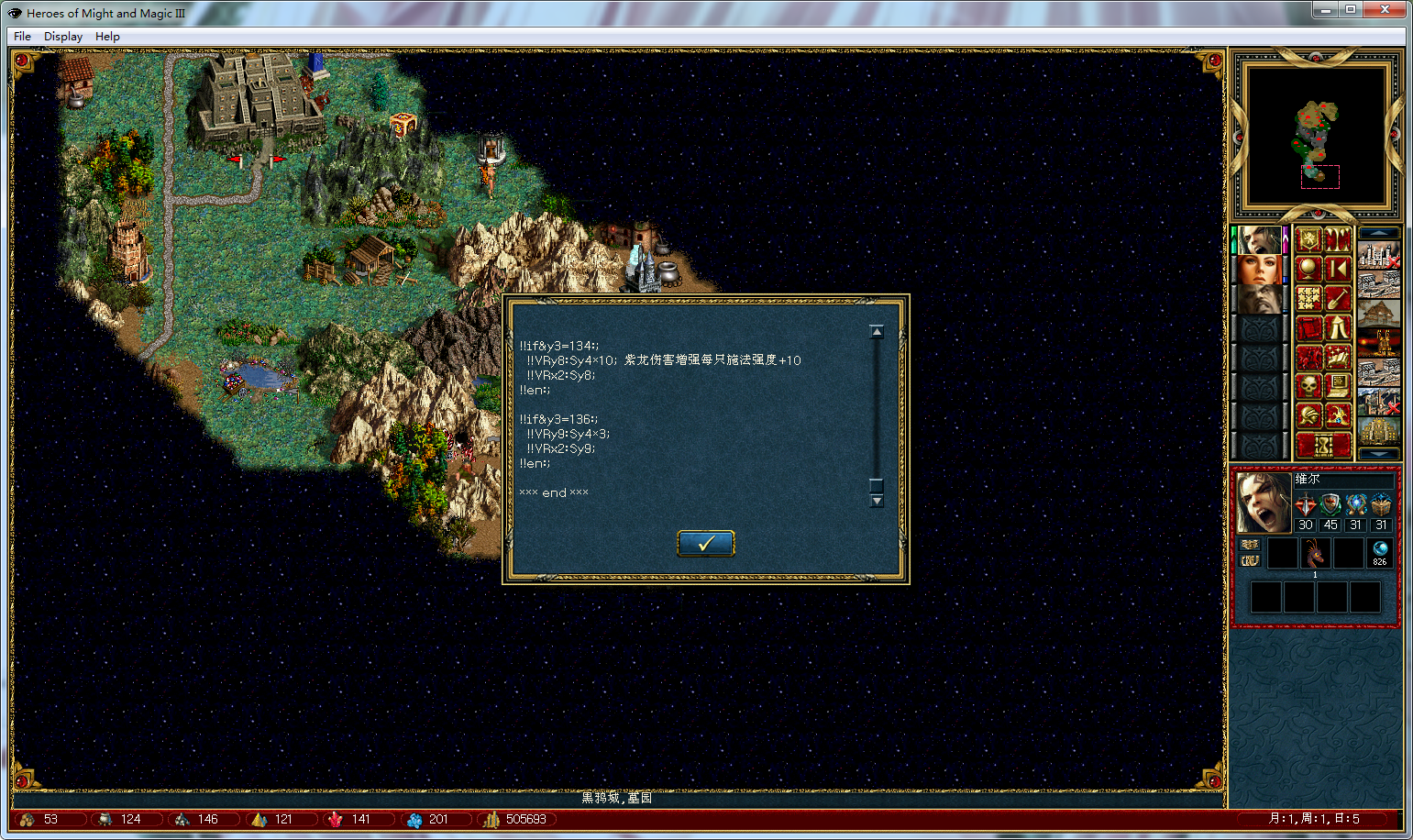Select next hero with helmet icon
This screenshot has width=1413, height=840.
coord(1308,415)
